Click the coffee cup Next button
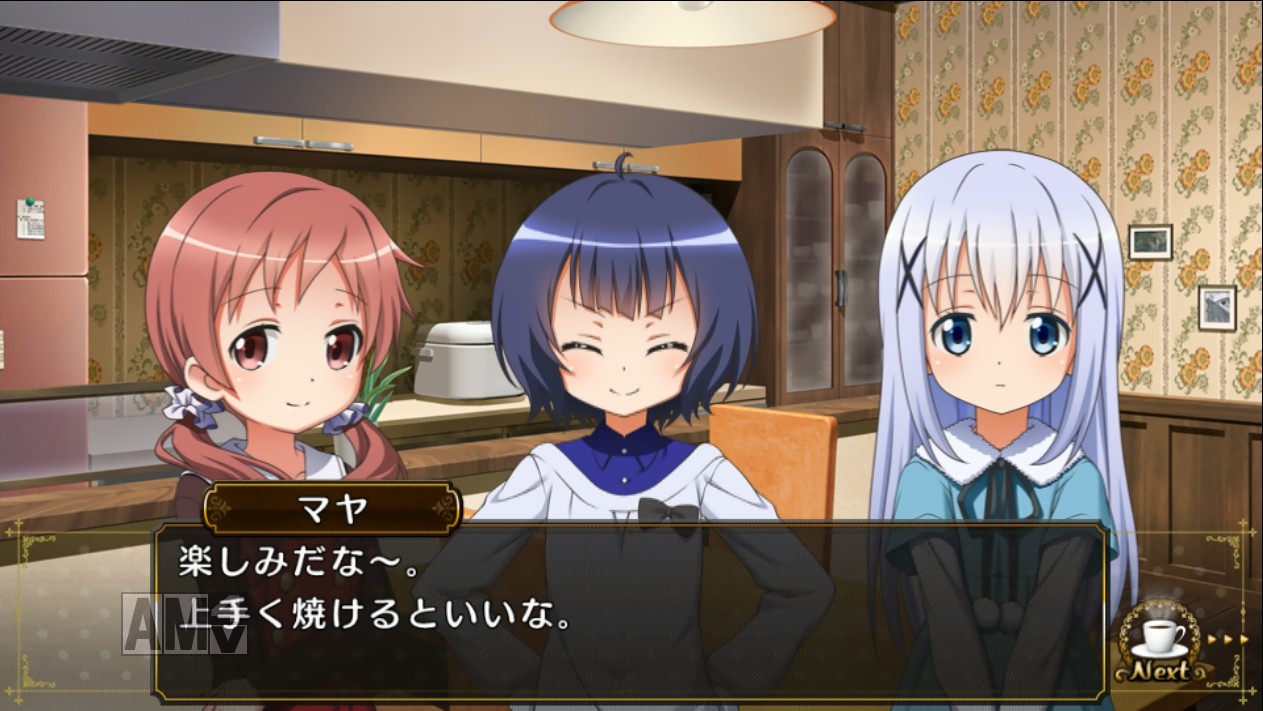 [1163, 645]
